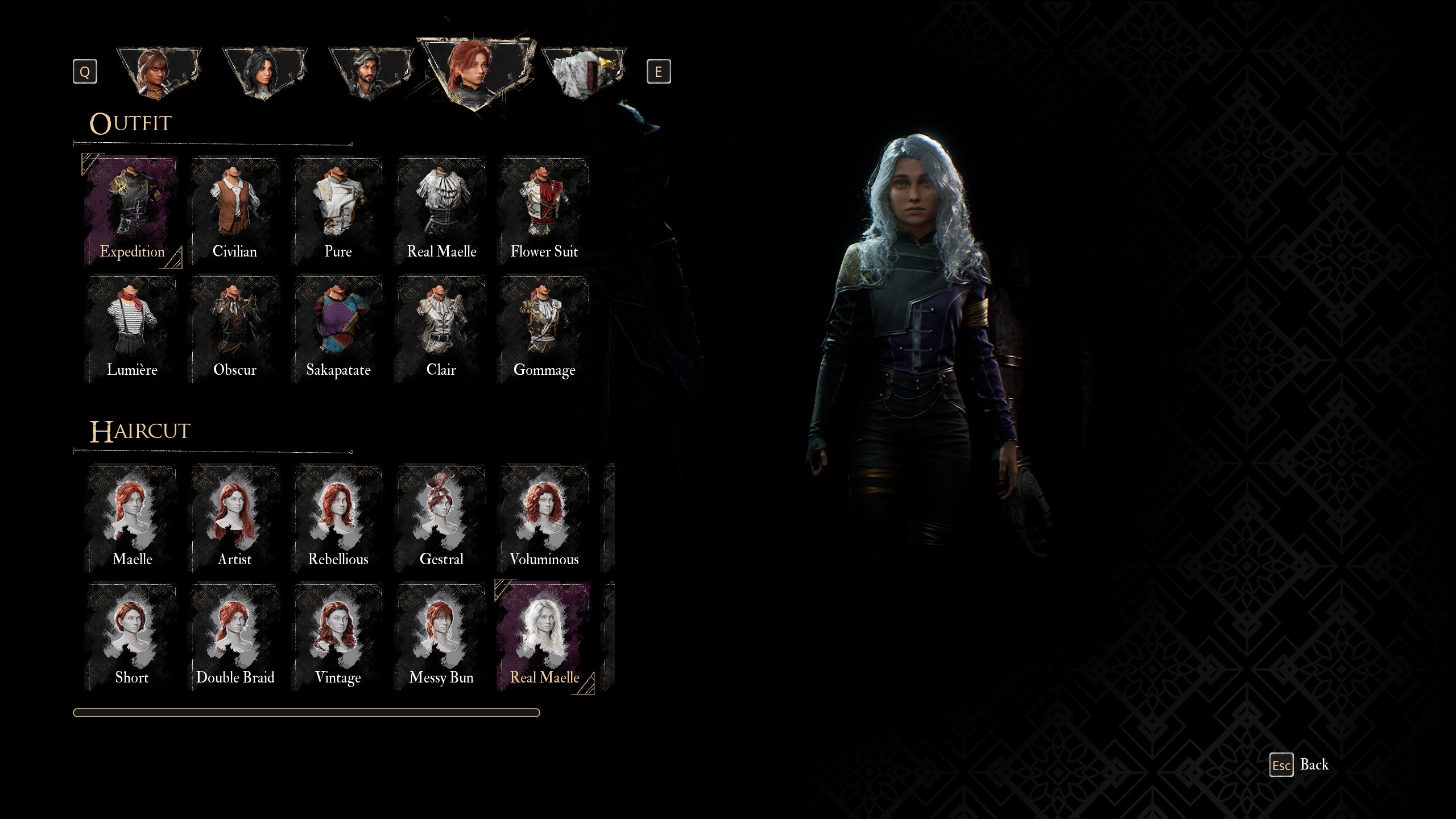Pick the Flower Suit outfit

544,212
